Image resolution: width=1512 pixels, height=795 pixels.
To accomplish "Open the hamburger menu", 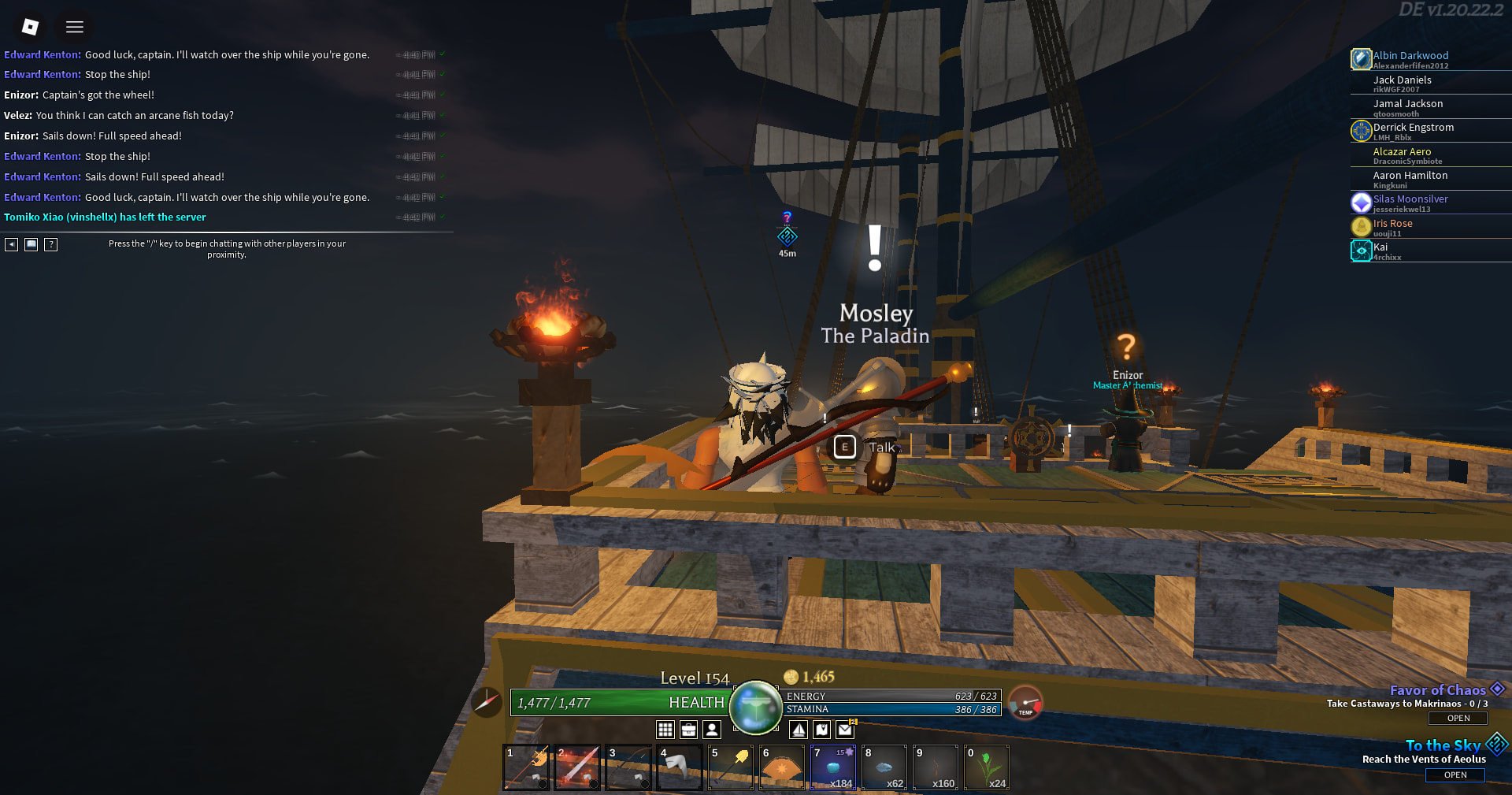I will pos(75,27).
